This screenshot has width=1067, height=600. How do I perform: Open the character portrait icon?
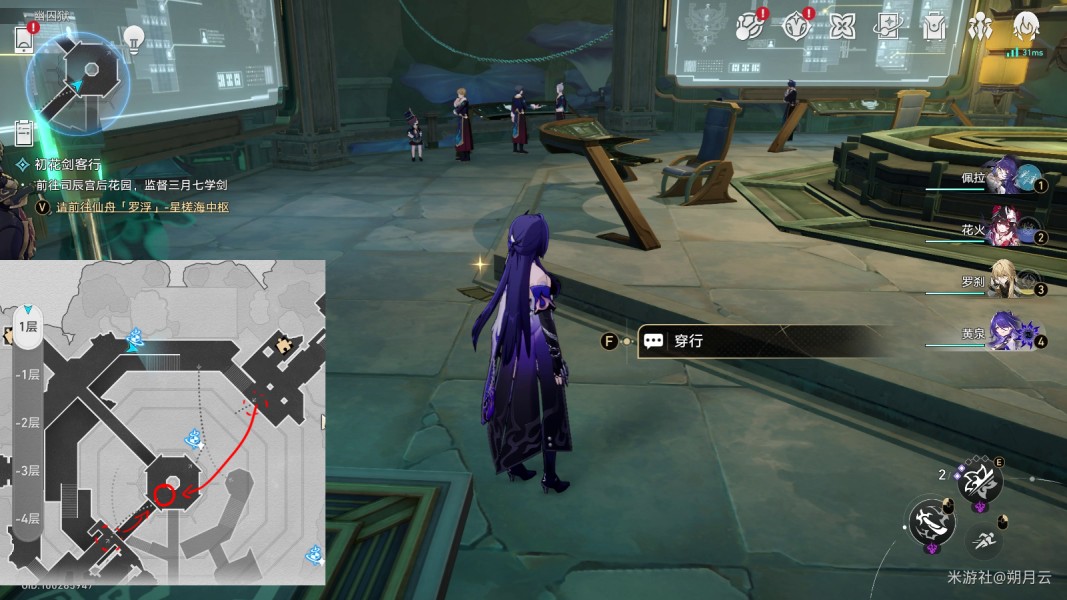1024,27
